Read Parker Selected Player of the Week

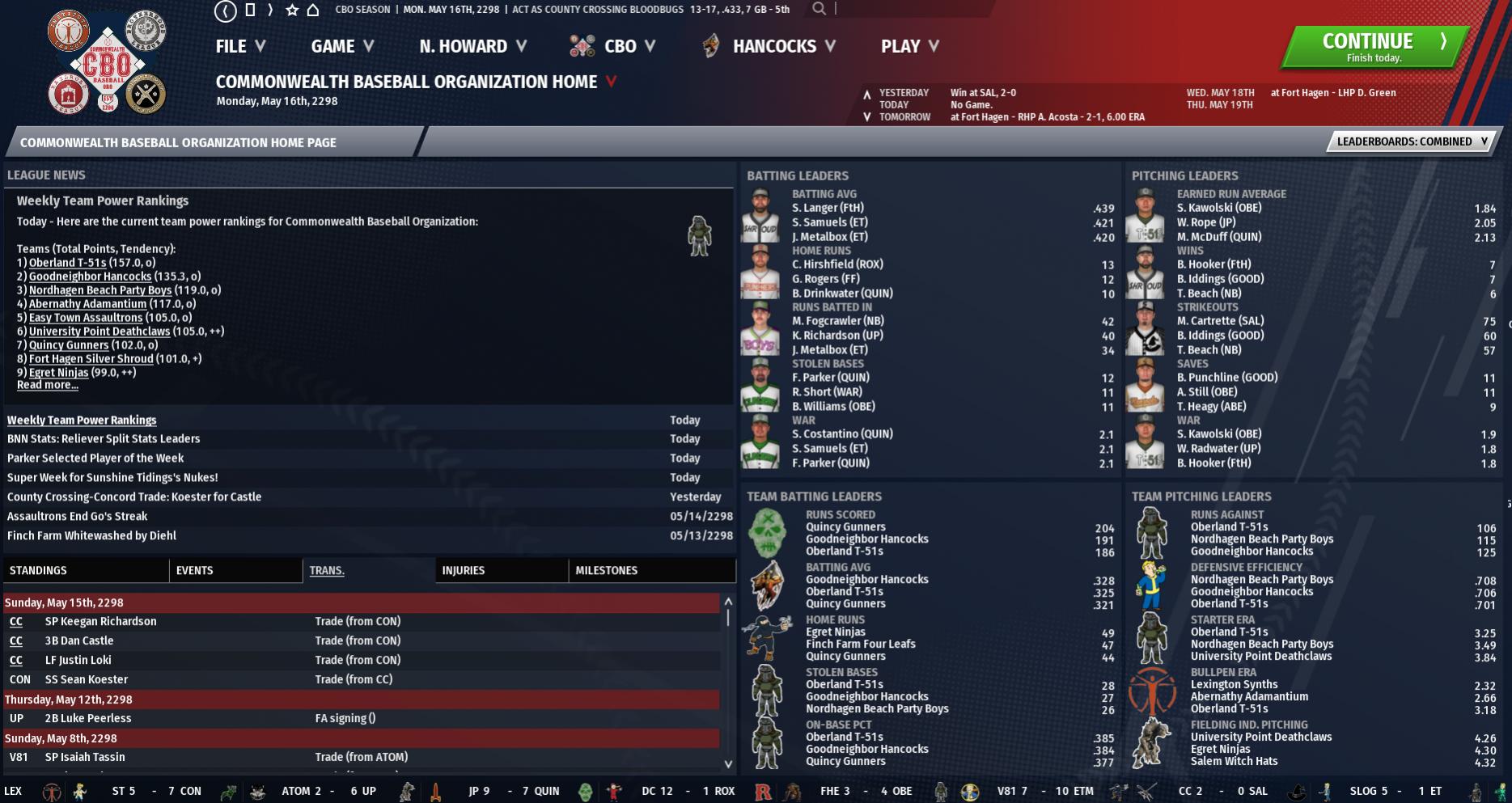(x=95, y=459)
